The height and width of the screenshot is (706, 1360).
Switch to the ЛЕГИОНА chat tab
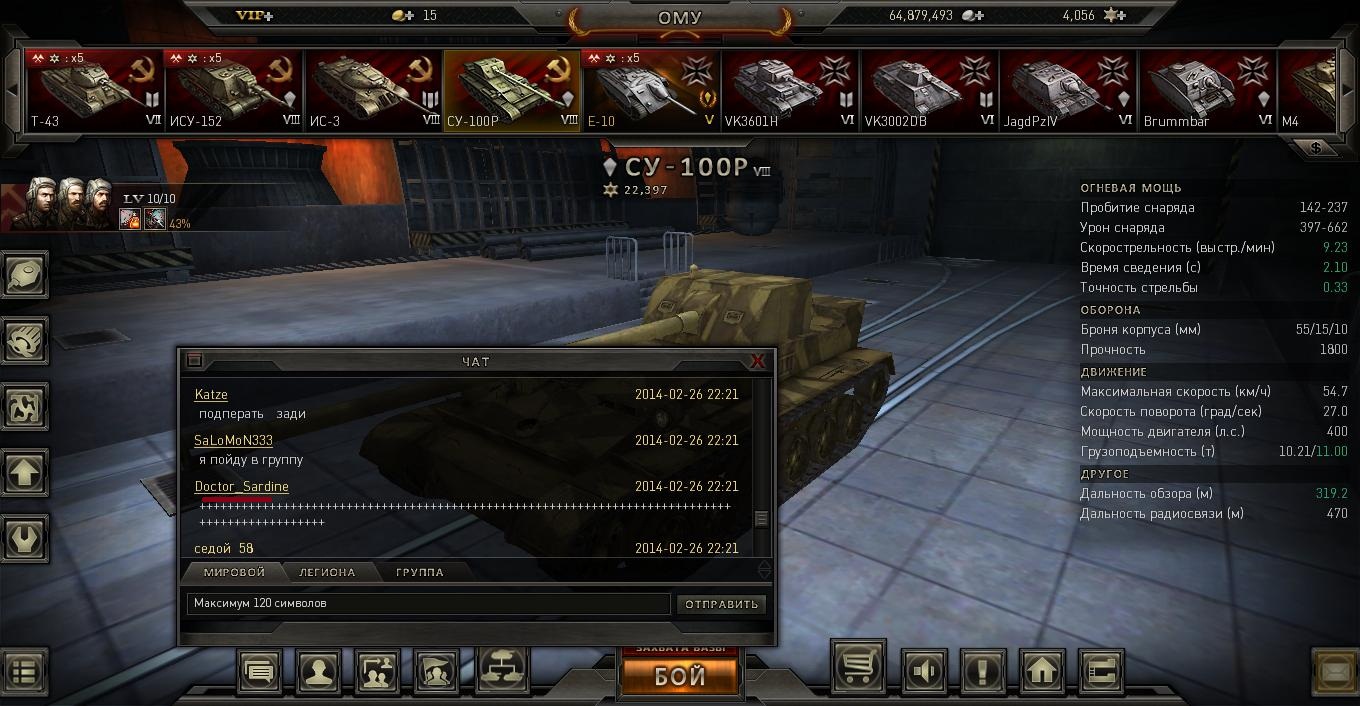click(x=327, y=572)
